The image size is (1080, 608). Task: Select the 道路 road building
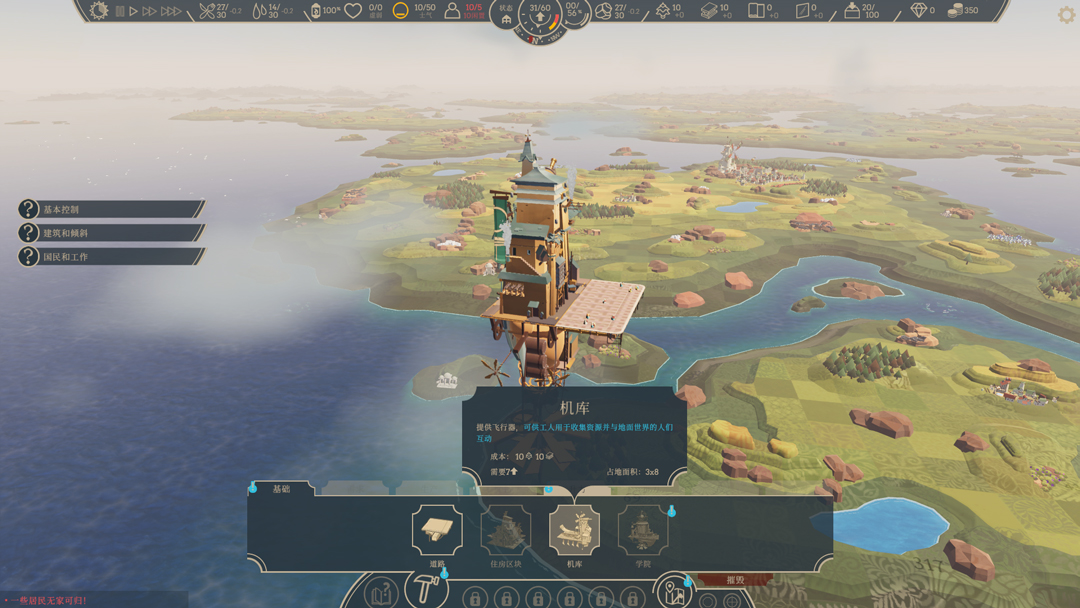tap(437, 531)
